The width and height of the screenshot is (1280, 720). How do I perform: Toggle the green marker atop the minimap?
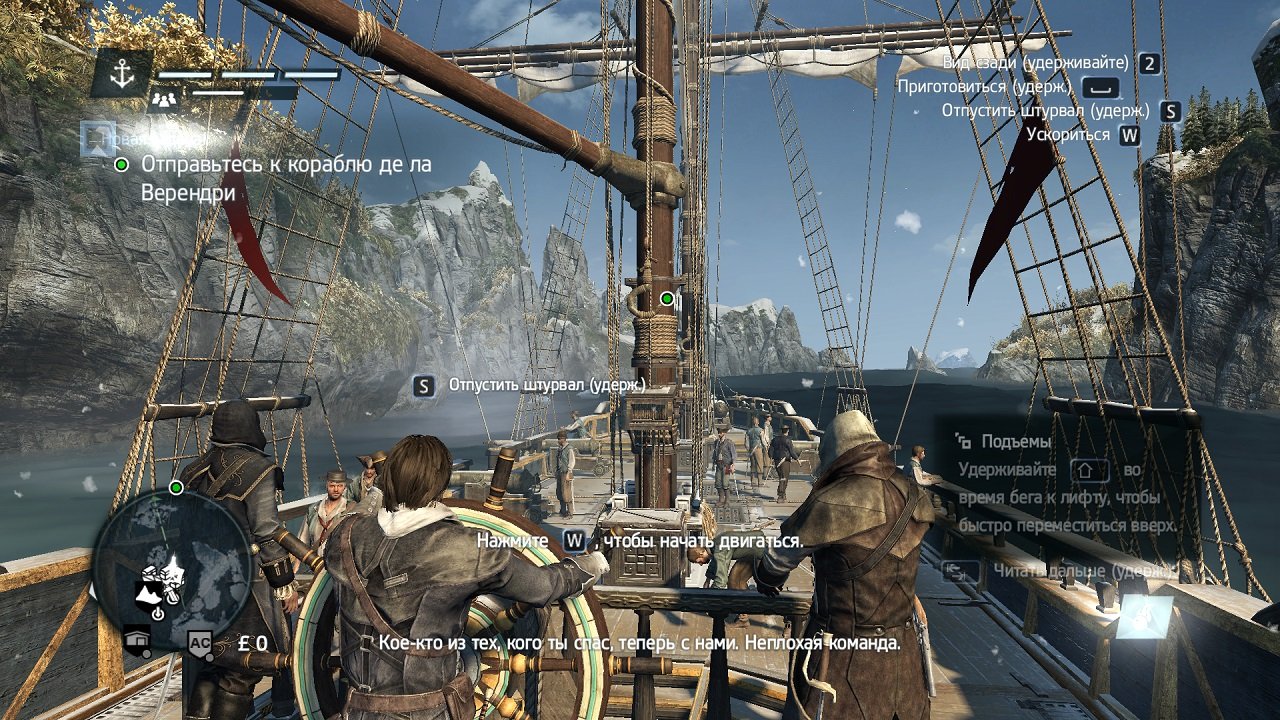coord(177,486)
